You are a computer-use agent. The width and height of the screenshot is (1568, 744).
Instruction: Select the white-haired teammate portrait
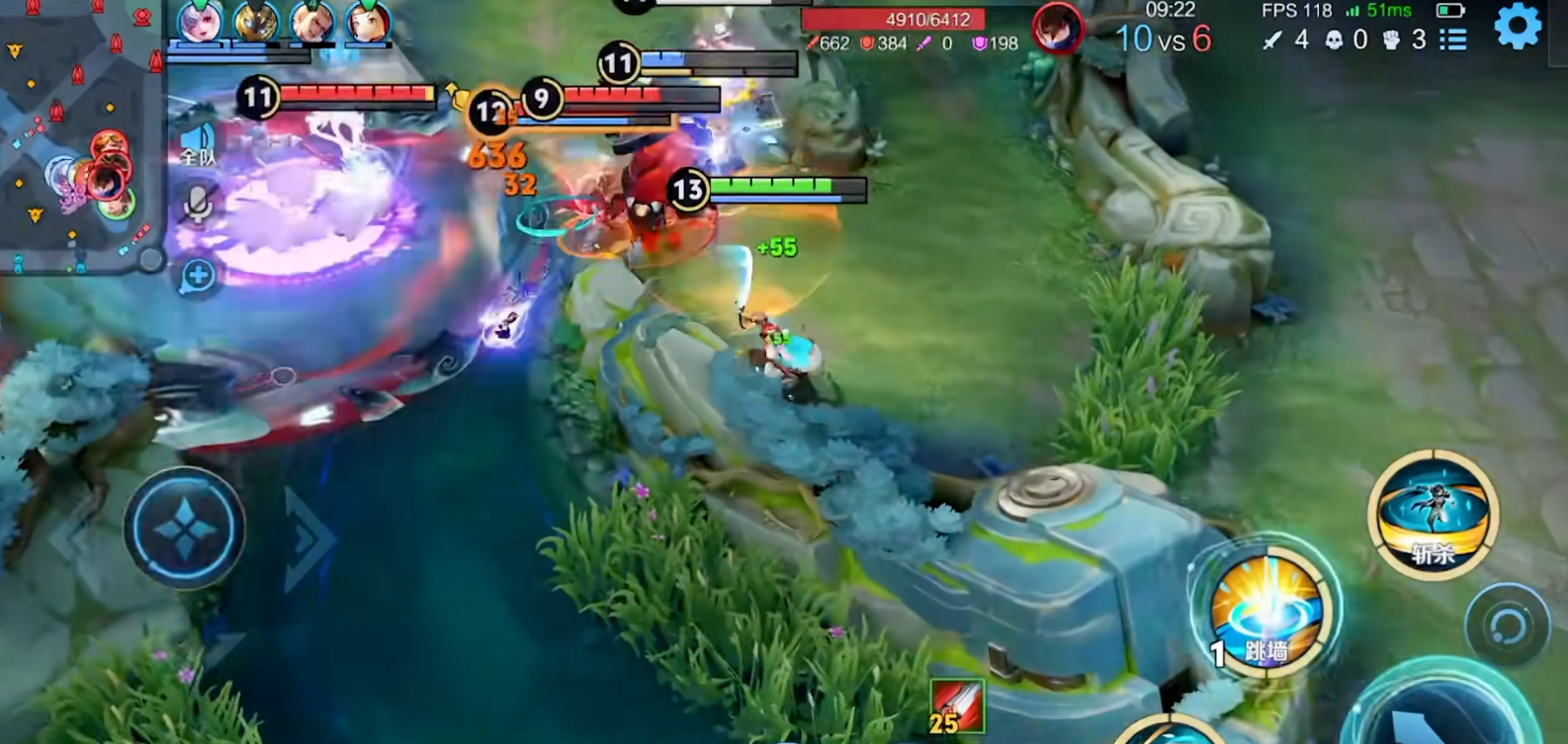(x=200, y=22)
